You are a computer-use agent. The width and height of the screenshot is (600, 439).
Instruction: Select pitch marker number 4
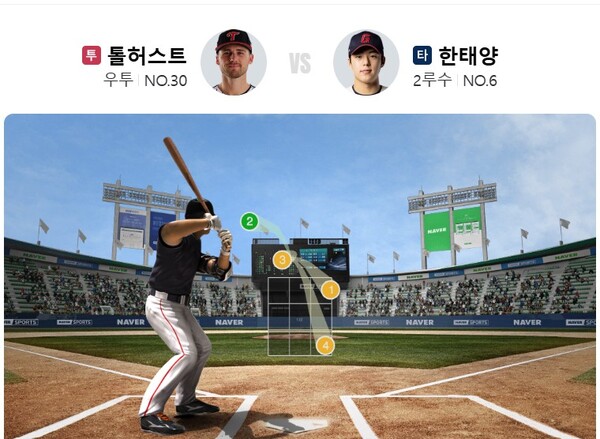point(325,345)
